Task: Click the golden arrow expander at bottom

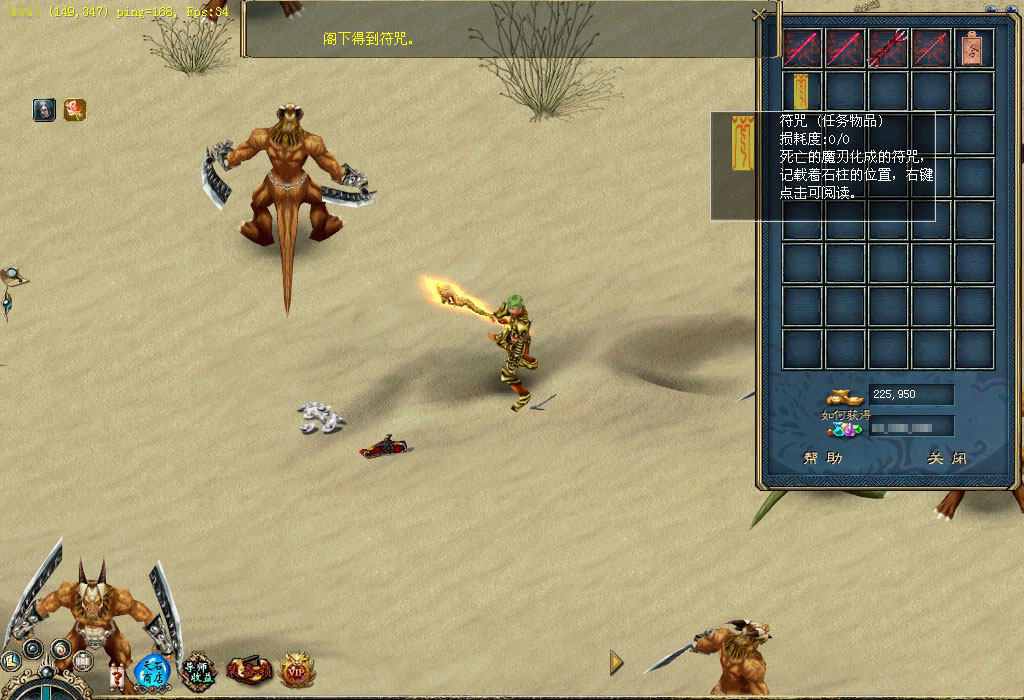Action: [x=616, y=662]
